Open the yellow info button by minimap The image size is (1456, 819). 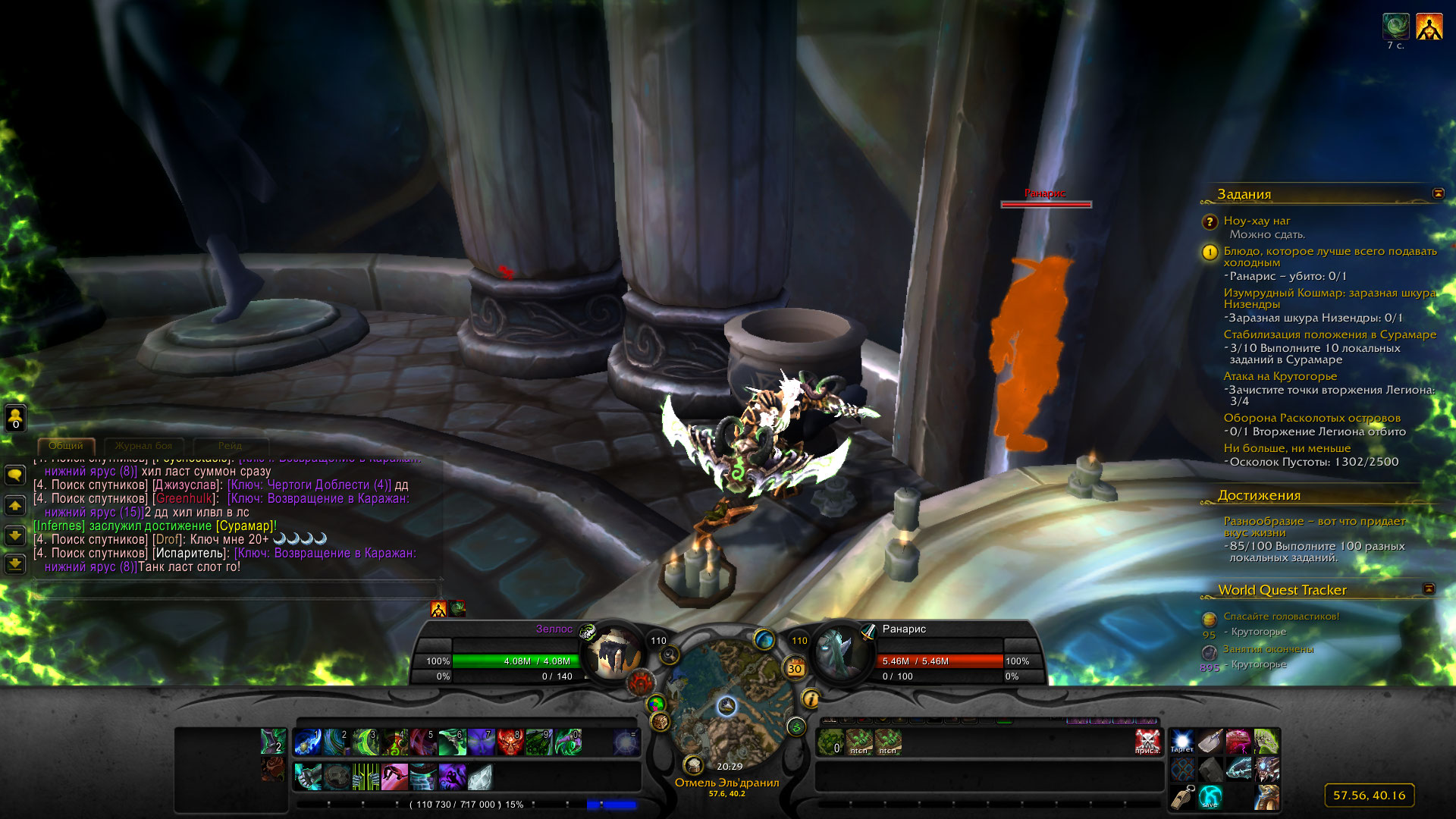(x=811, y=698)
